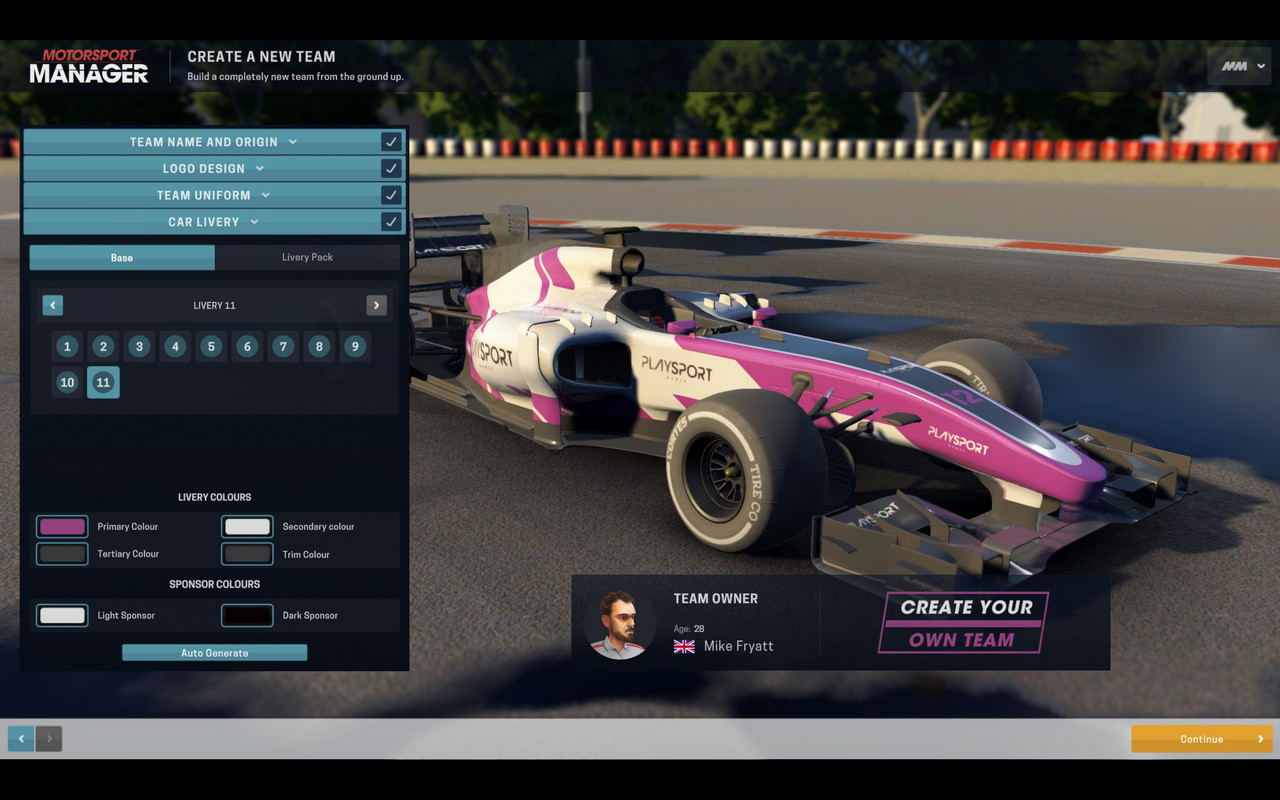Click the Auto Generate button

point(214,653)
